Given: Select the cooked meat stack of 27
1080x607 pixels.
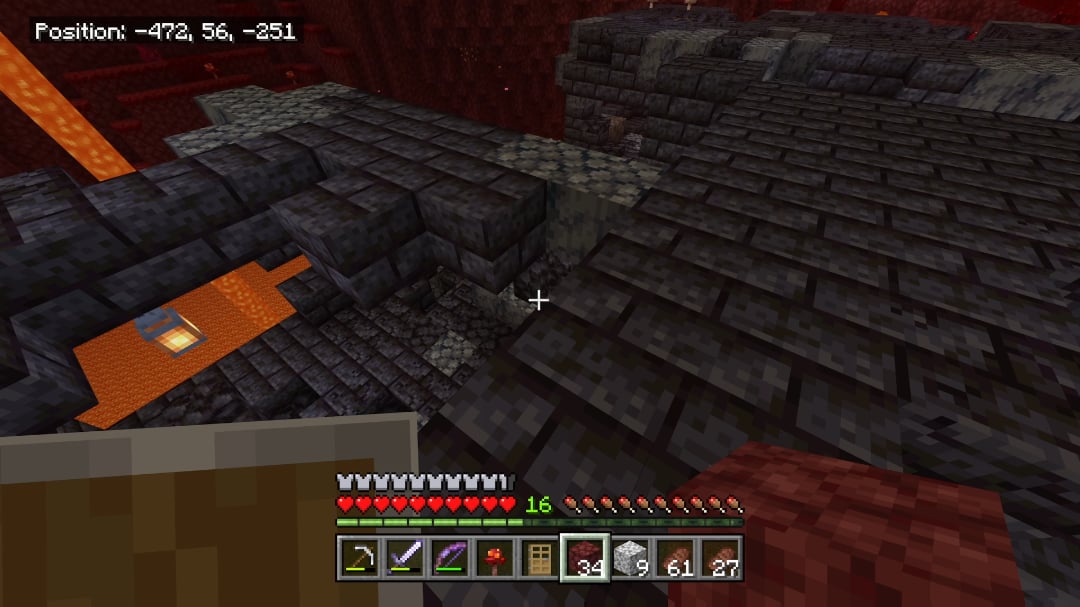Looking at the screenshot, I should [721, 555].
